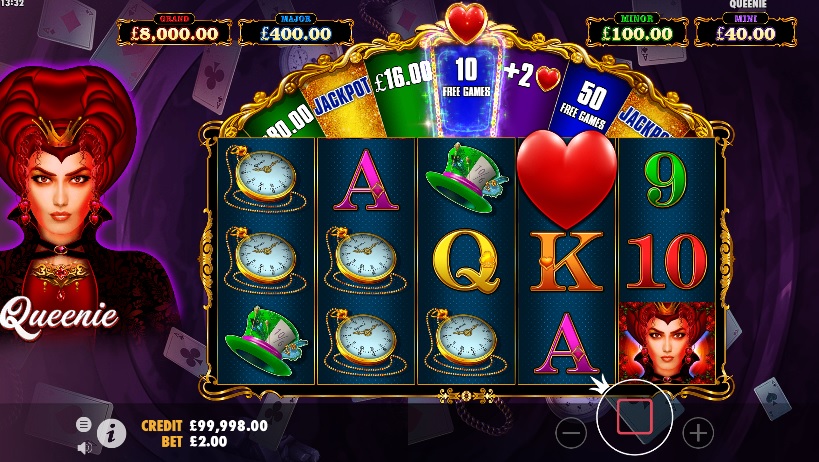This screenshot has height=462, width=819.
Task: Decrease the bet with the minus button
Action: tap(571, 433)
